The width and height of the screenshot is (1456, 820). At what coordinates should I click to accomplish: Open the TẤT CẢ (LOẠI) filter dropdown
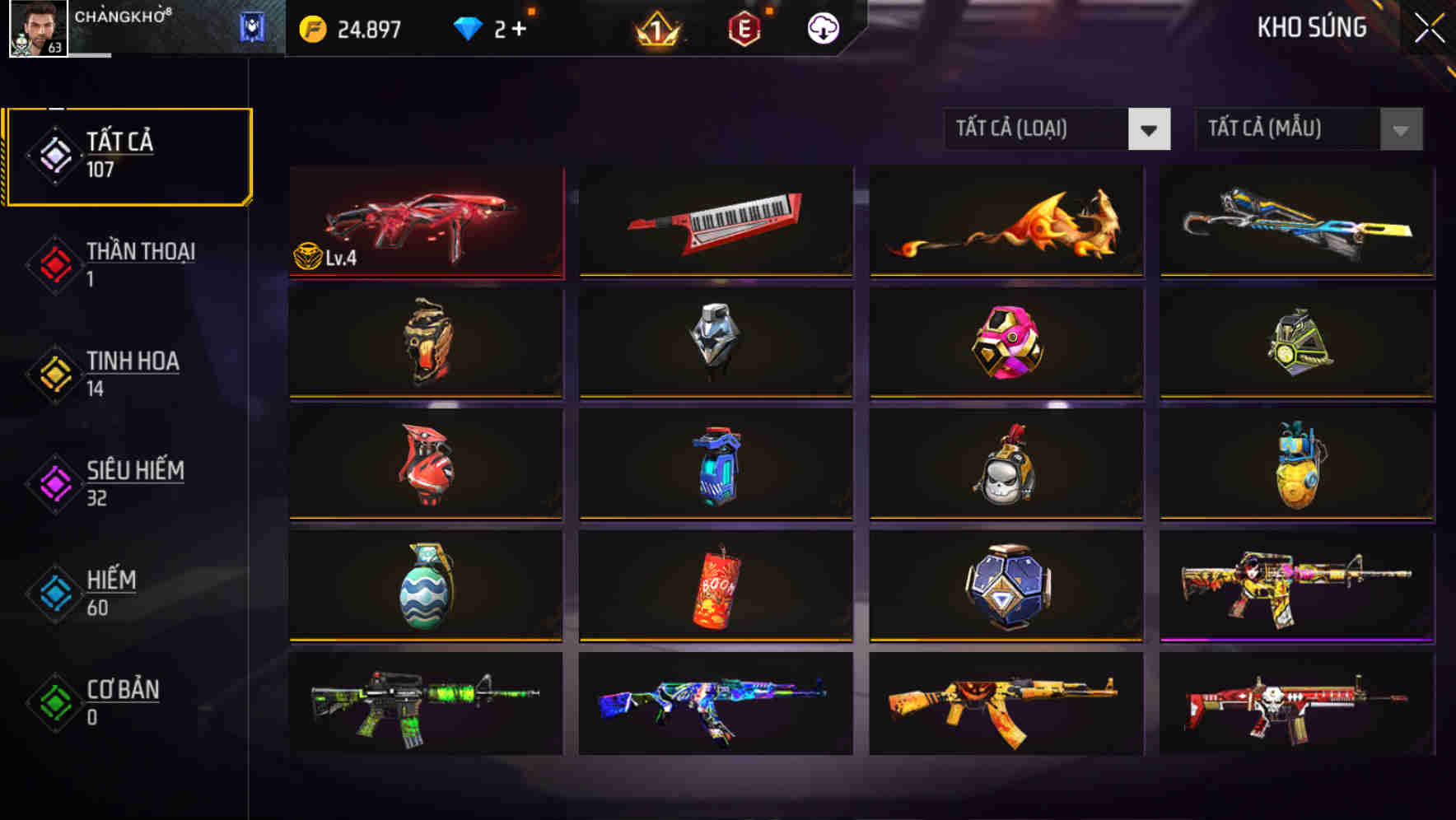1057,129
